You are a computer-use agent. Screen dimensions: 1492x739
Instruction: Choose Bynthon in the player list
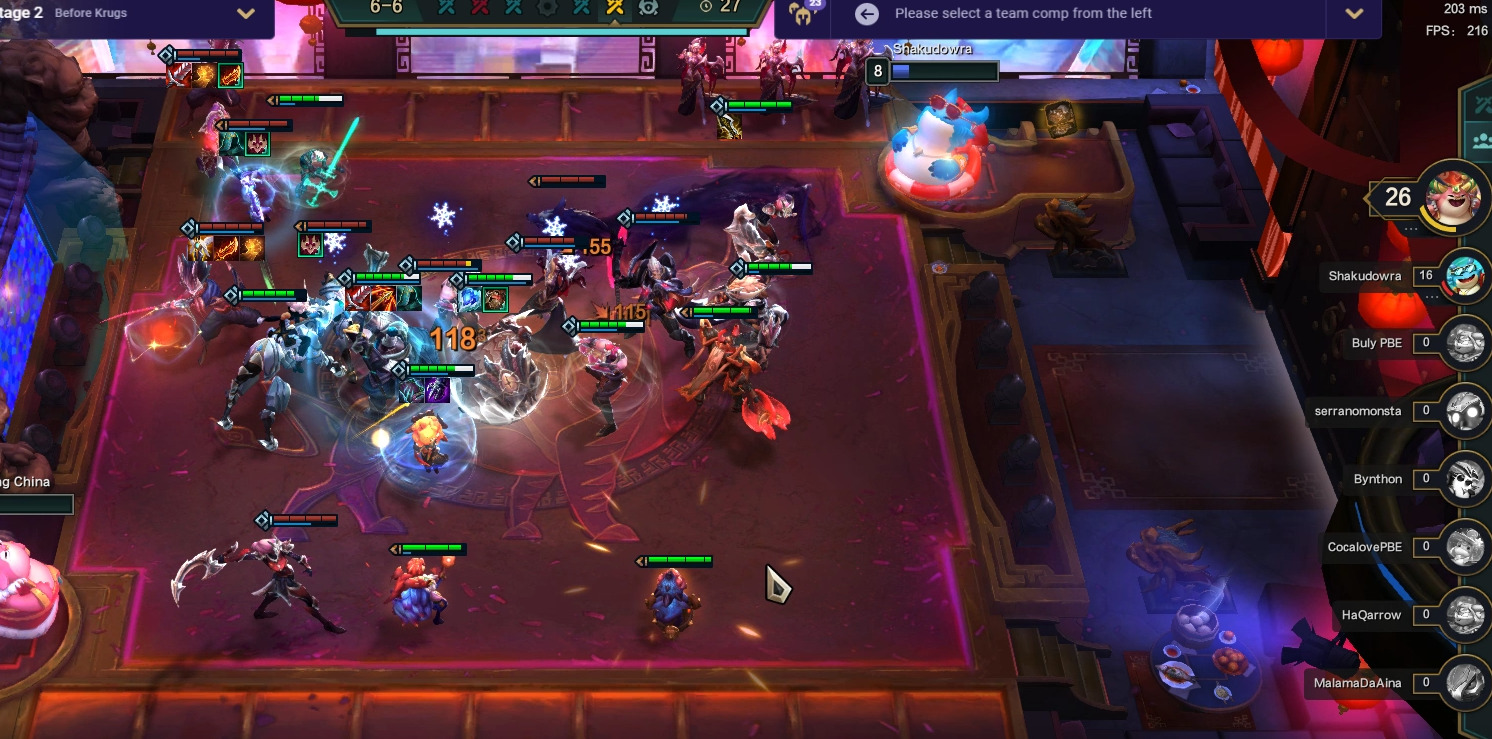click(1465, 479)
